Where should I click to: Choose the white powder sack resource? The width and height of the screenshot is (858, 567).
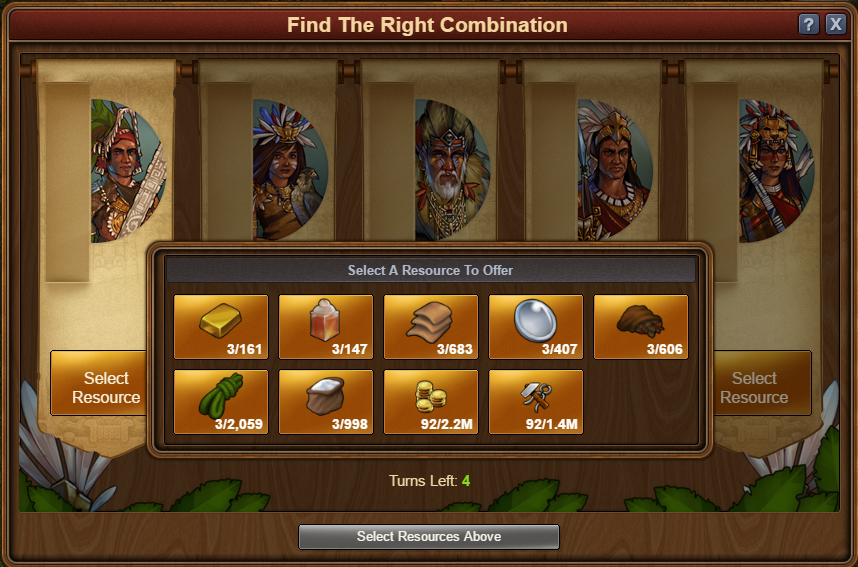pos(326,402)
